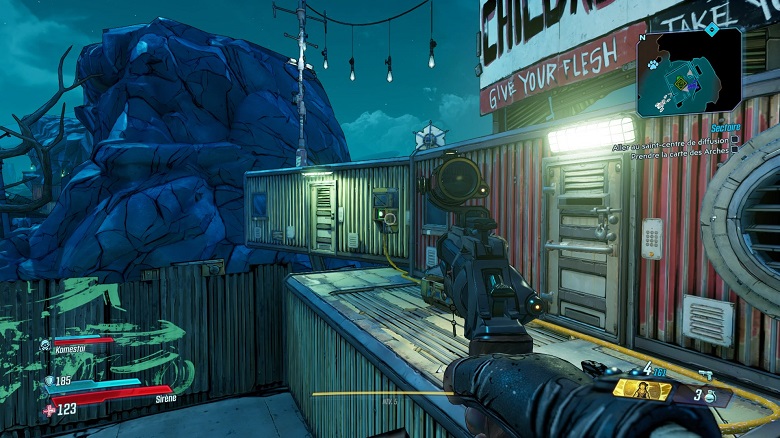Open the minimap
This screenshot has height=438, width=780.
(689, 73)
